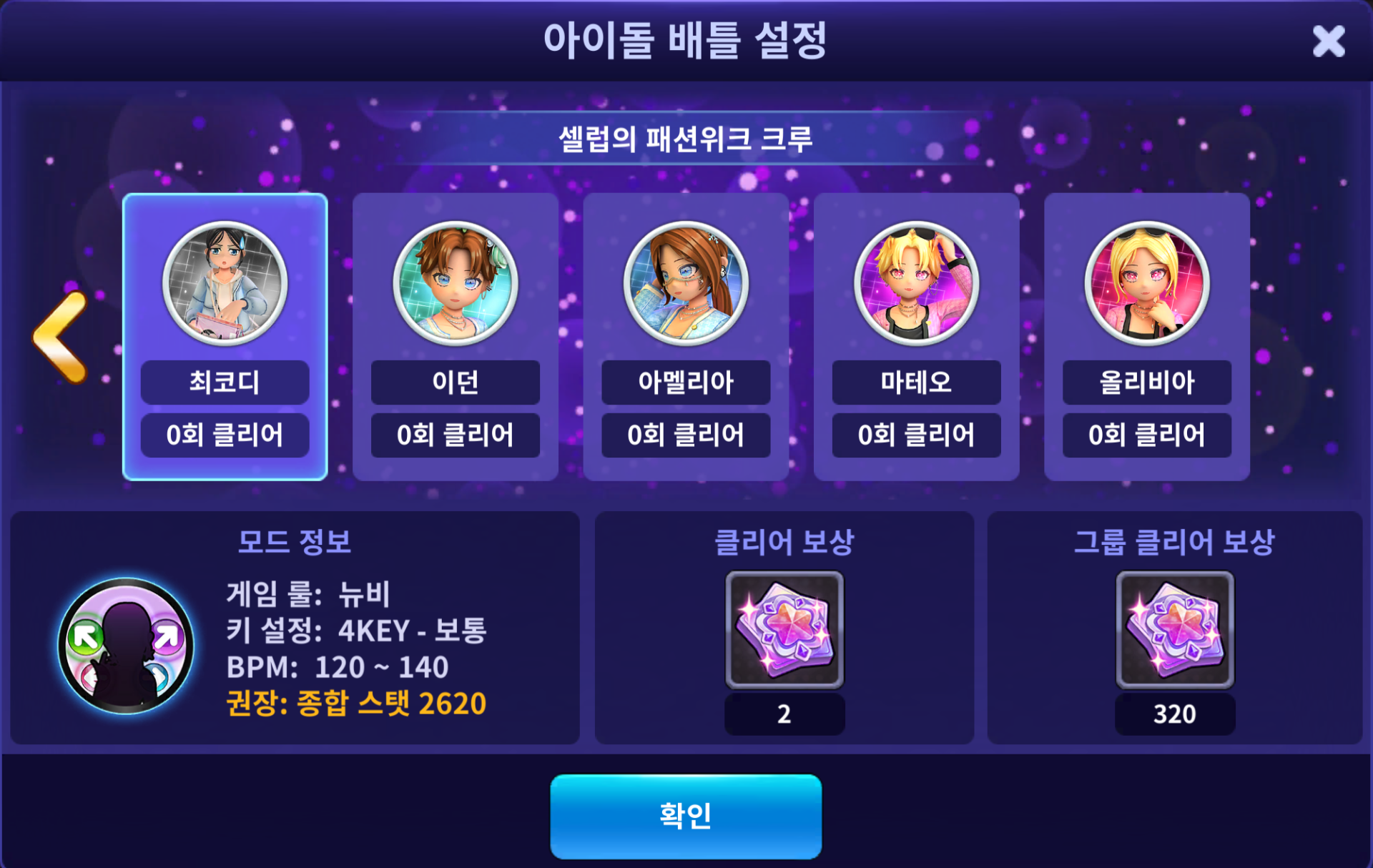Choose the 이던 character card

pyautogui.click(x=455, y=336)
